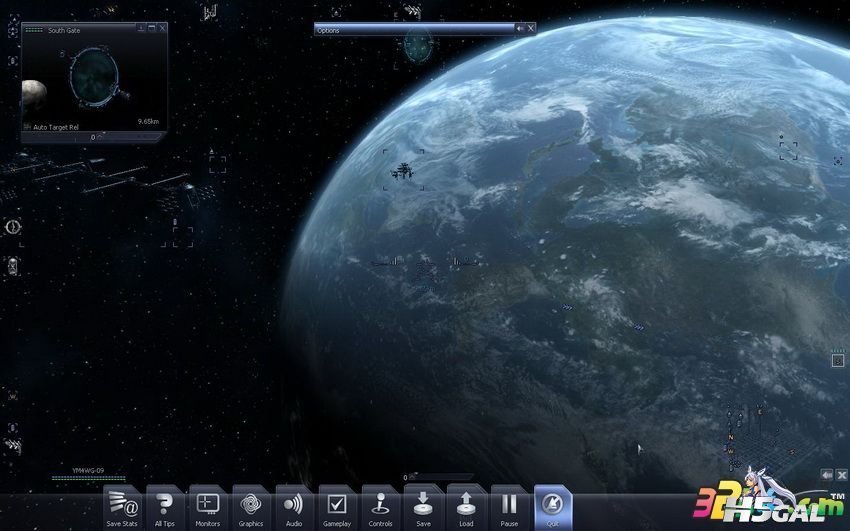Minimize the South Gate monitor window
This screenshot has width=850, height=531.
tap(141, 29)
